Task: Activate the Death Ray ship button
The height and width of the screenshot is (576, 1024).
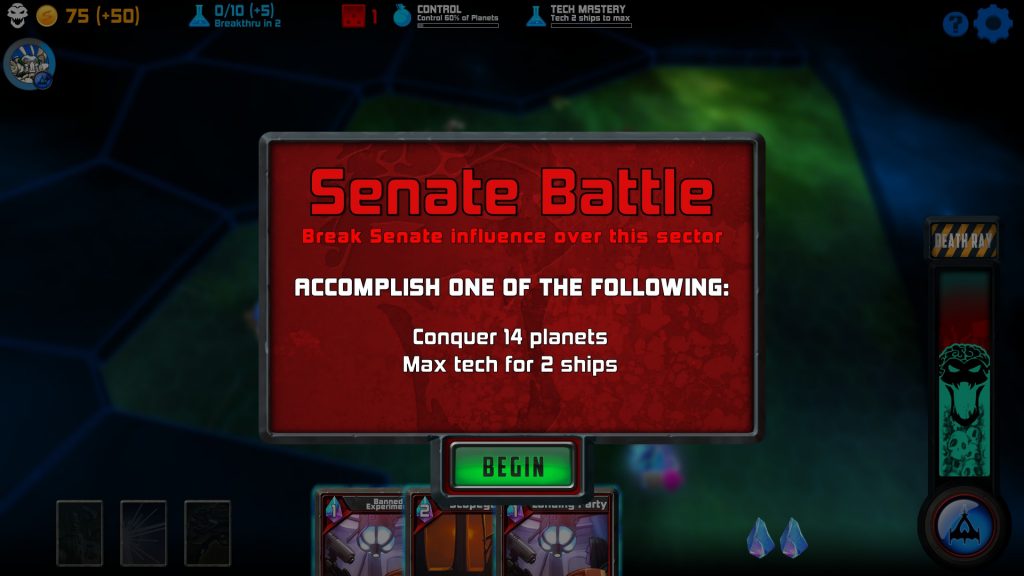Action: click(961, 524)
